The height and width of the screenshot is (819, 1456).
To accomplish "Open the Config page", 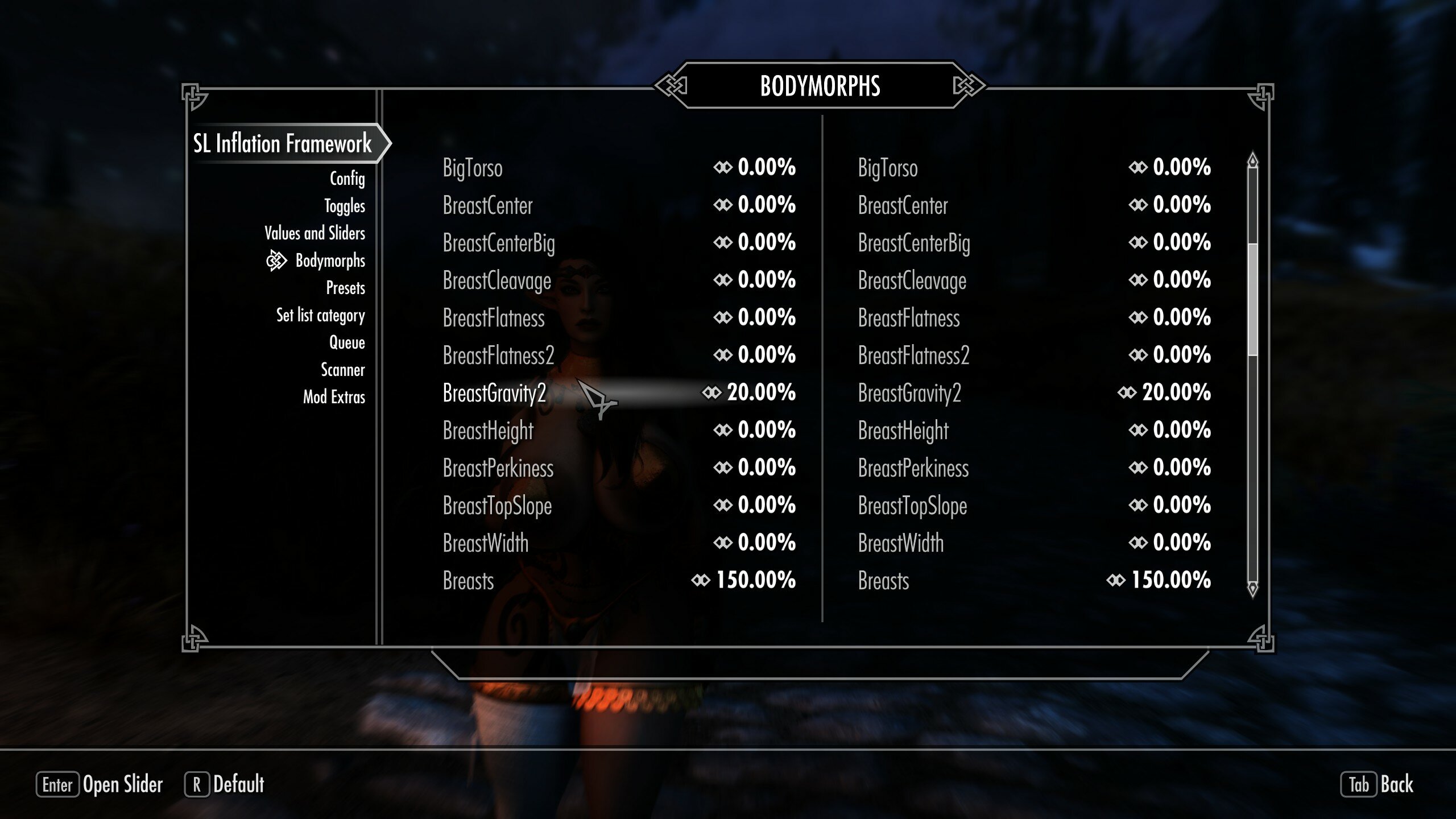I will tap(347, 179).
